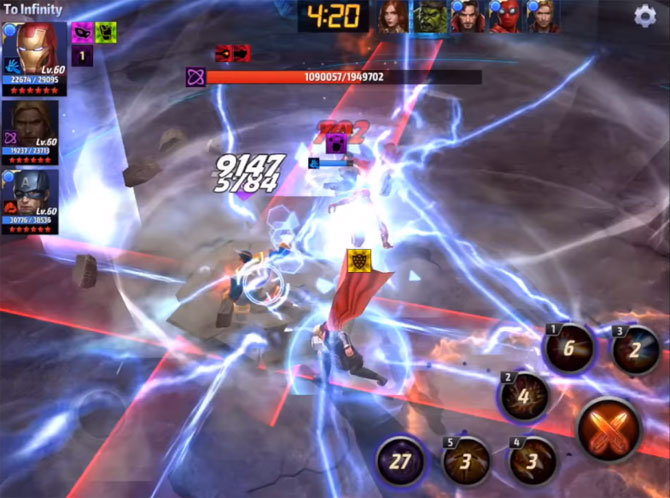Select Captain America's team portrait
This screenshot has height=498, width=670.
[34, 194]
